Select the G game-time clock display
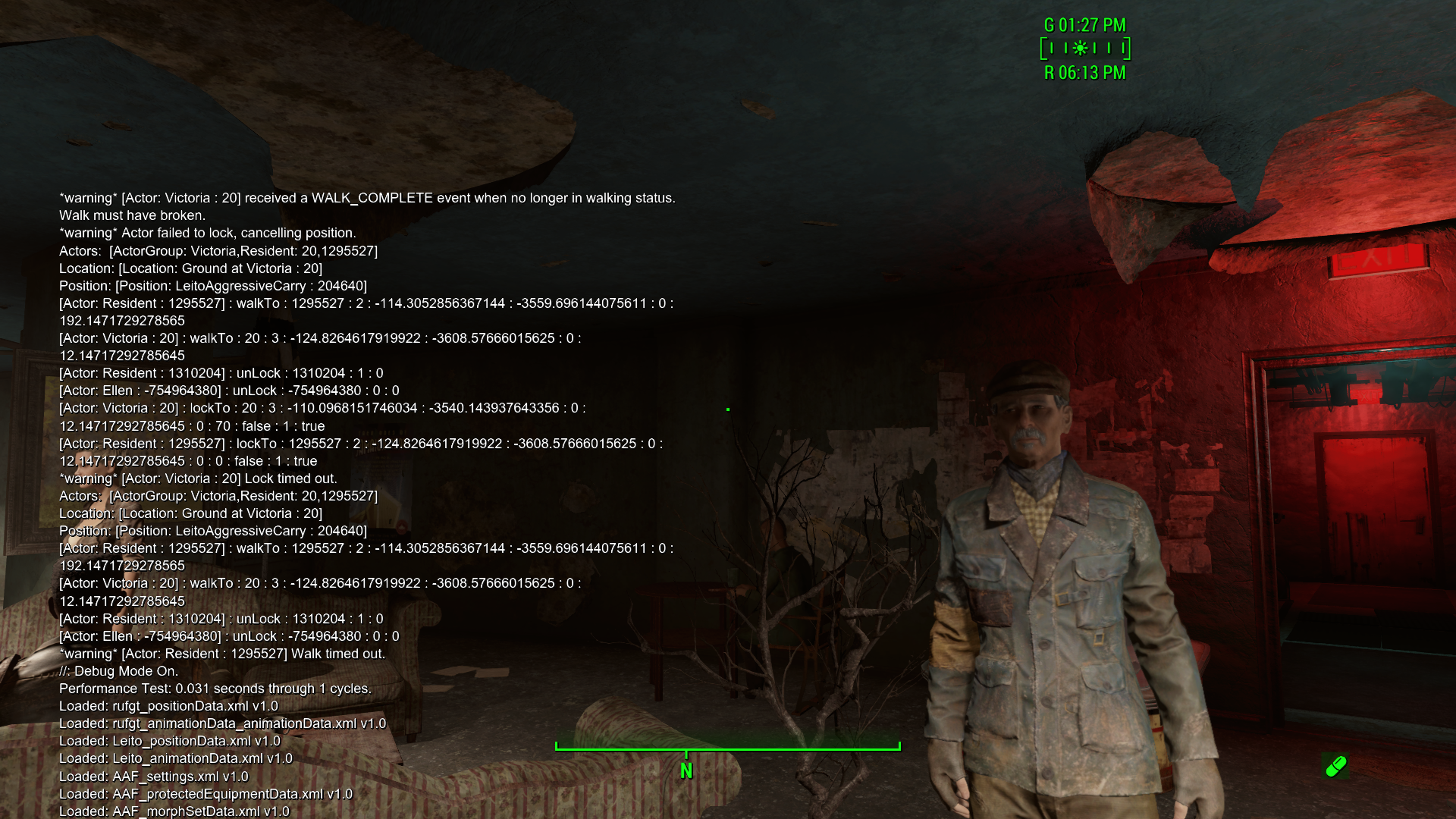Image resolution: width=1456 pixels, height=819 pixels. (1084, 25)
